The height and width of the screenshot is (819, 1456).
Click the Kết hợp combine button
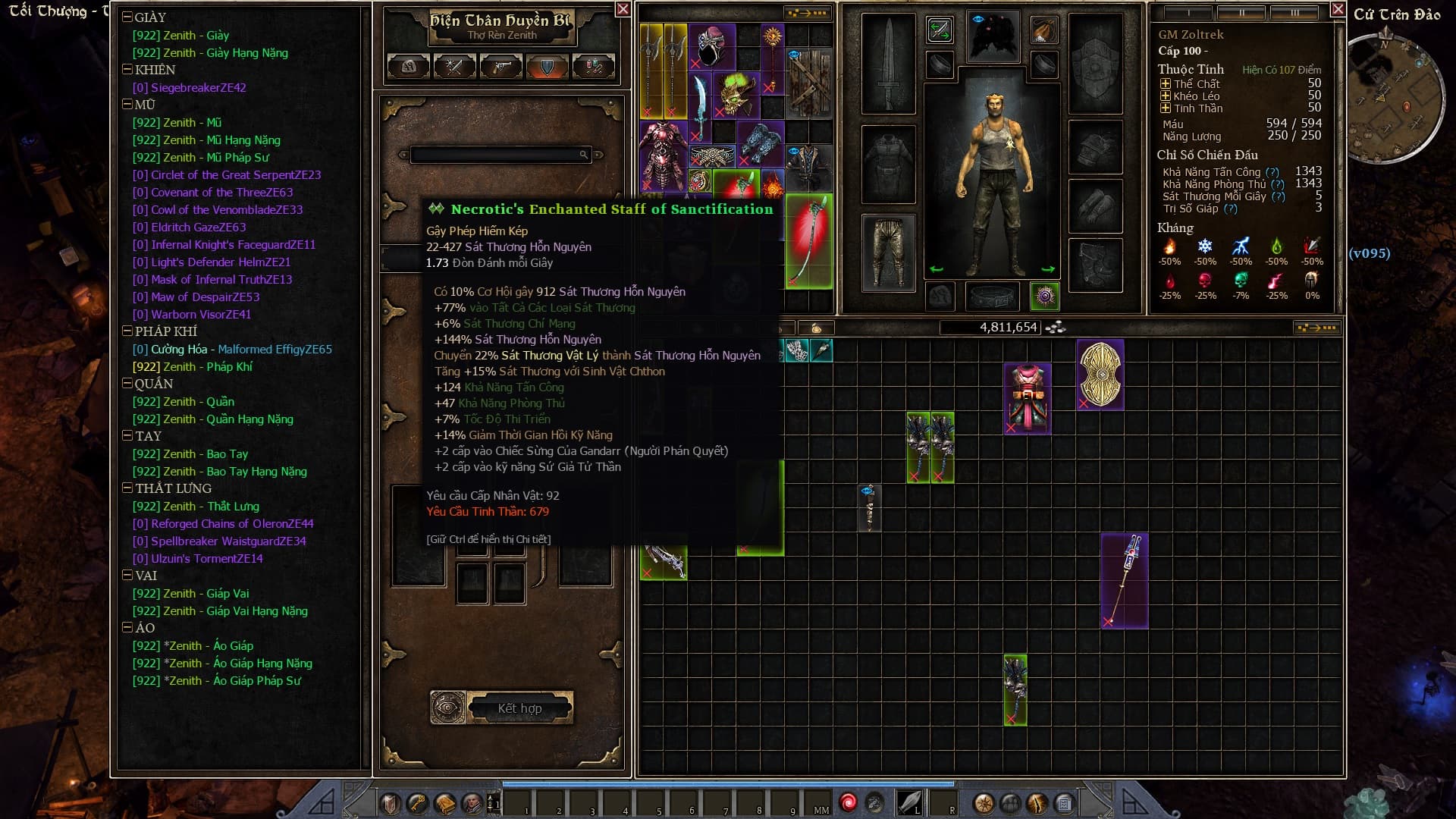(520, 708)
